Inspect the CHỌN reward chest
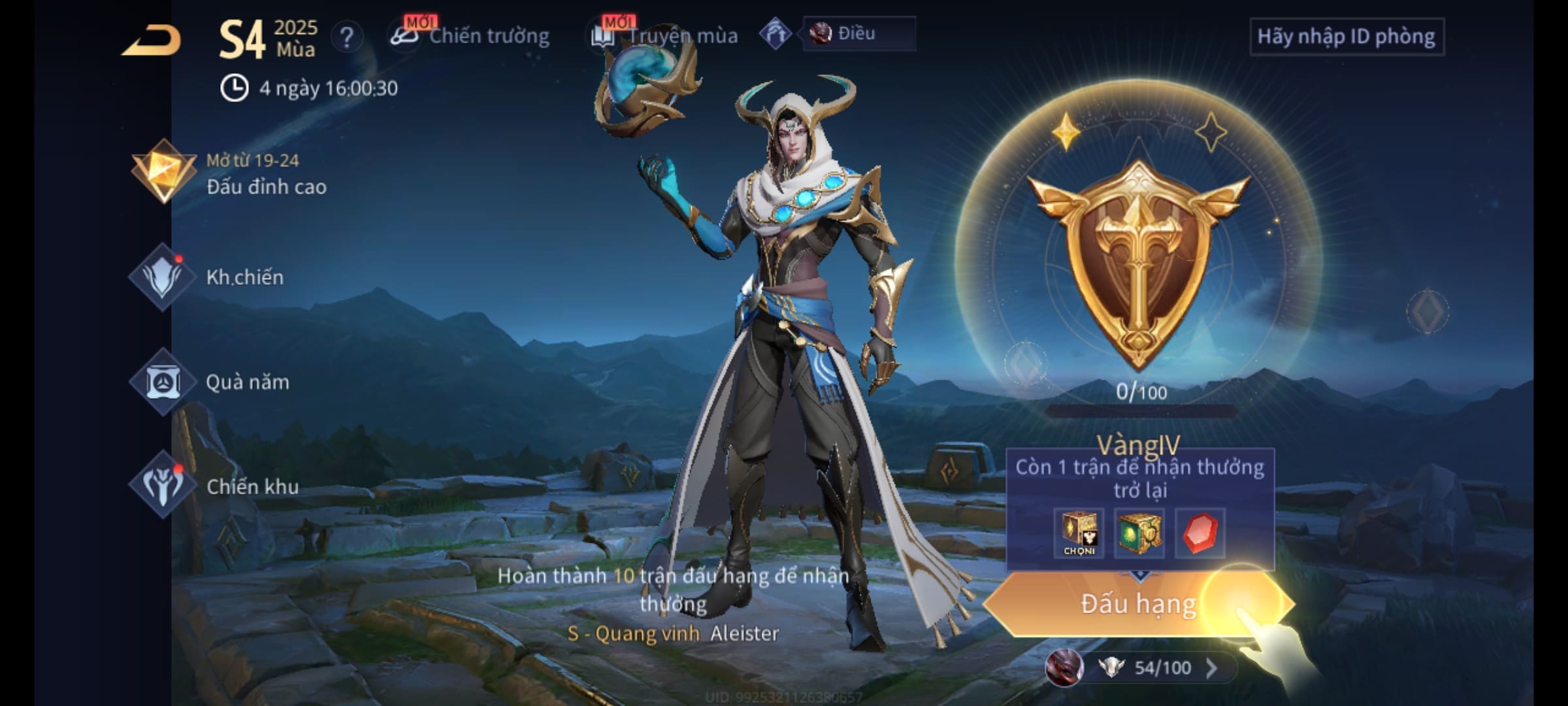 pyautogui.click(x=1079, y=533)
